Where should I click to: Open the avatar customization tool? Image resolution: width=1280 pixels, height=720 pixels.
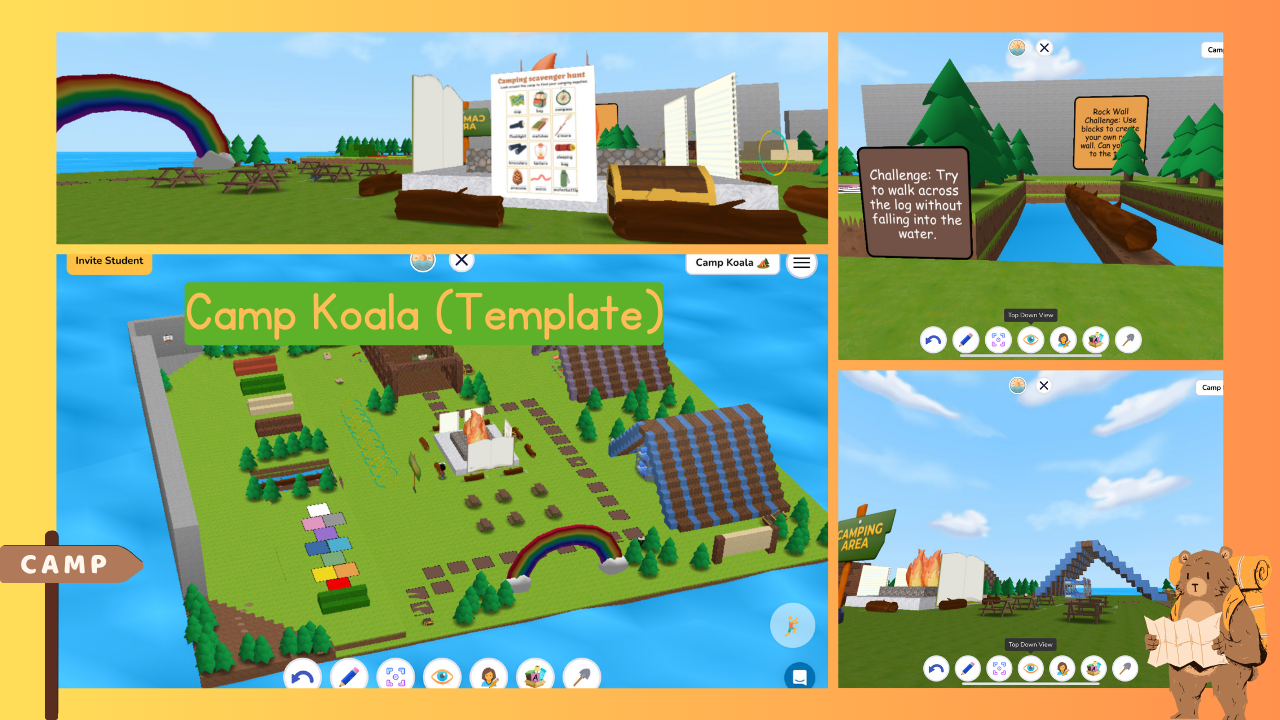click(x=490, y=676)
